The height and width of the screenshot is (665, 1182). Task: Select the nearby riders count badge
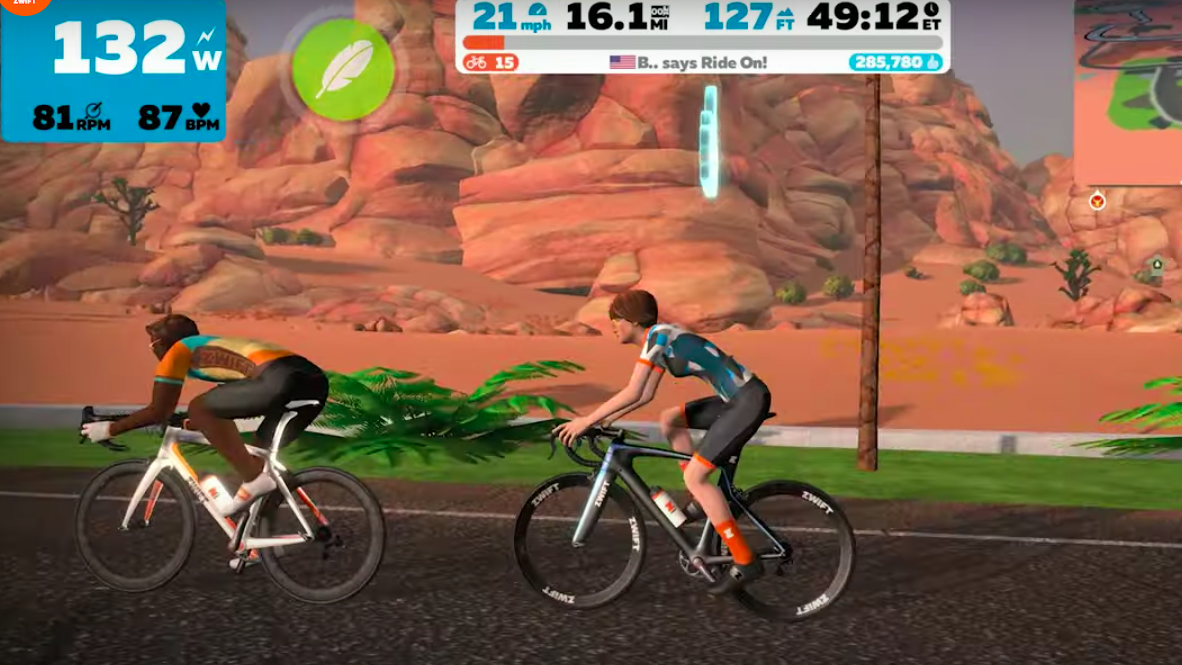(x=491, y=62)
